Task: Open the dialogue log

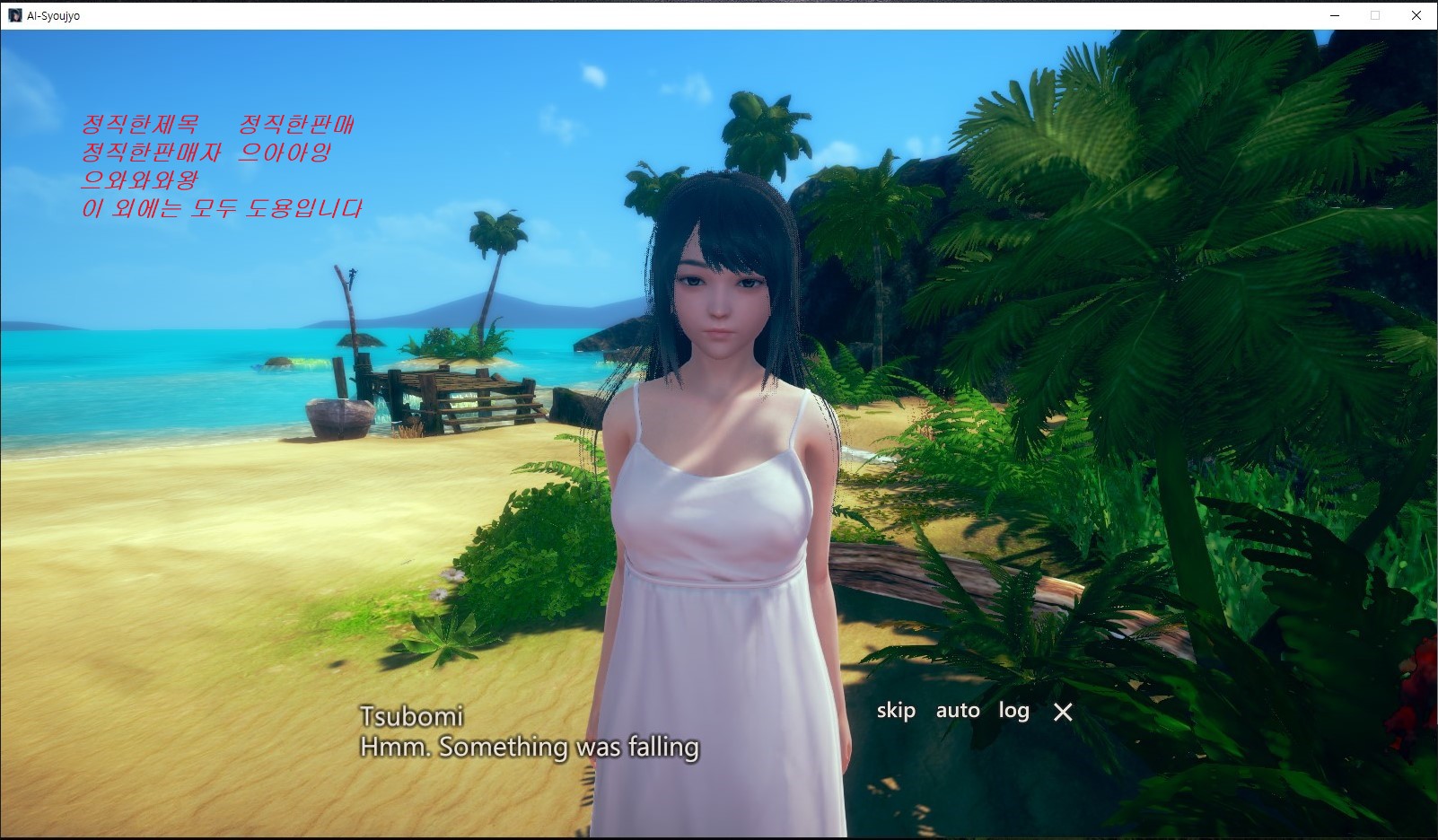Action: click(x=1013, y=711)
